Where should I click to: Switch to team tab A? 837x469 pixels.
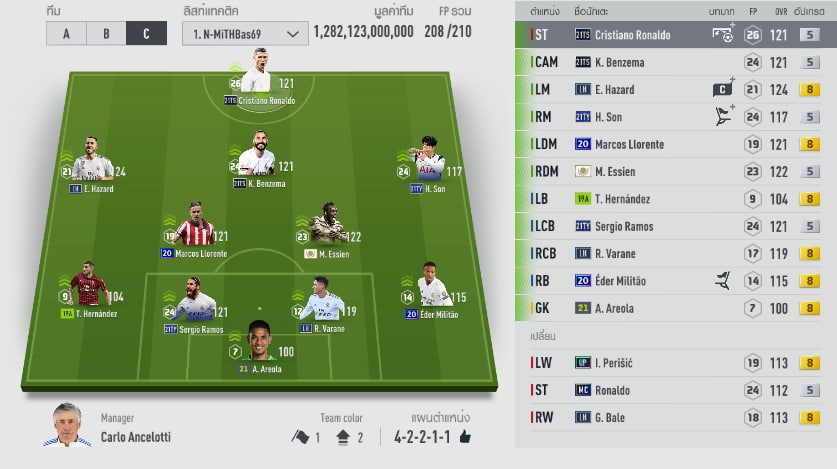pos(66,33)
